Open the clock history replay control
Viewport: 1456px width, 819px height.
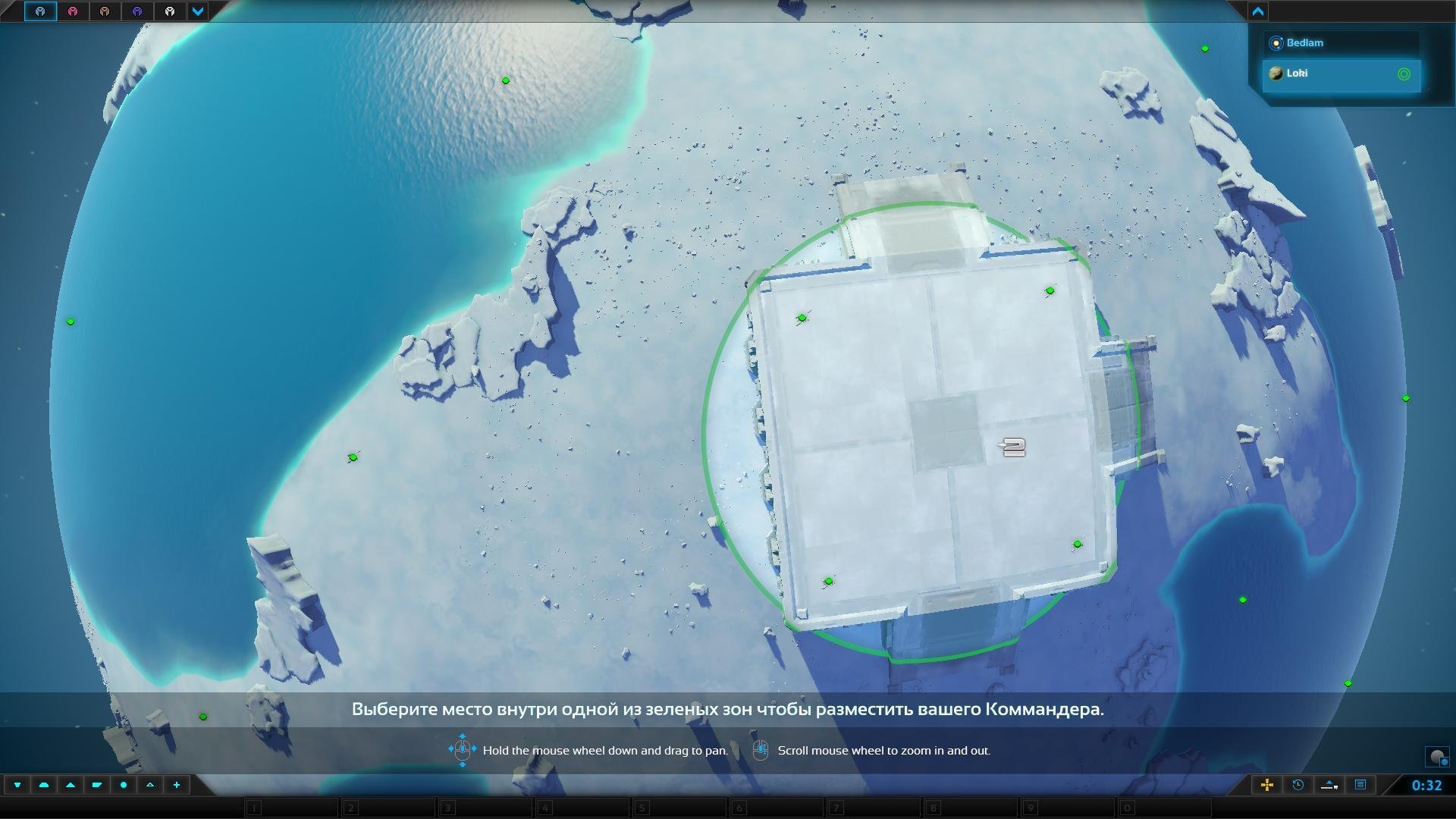(x=1298, y=785)
